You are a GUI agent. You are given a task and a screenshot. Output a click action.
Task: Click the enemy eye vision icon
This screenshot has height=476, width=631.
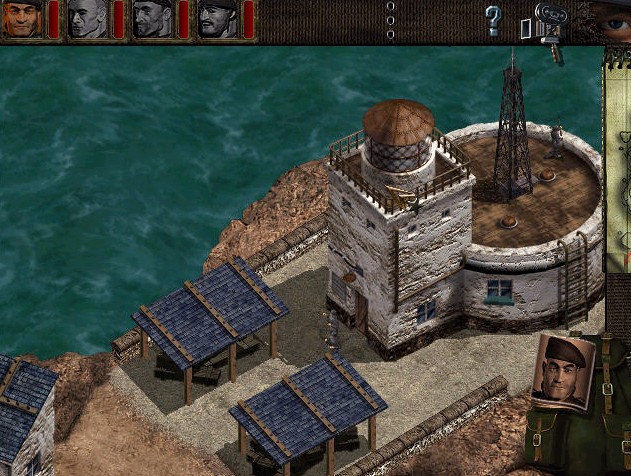click(x=611, y=17)
